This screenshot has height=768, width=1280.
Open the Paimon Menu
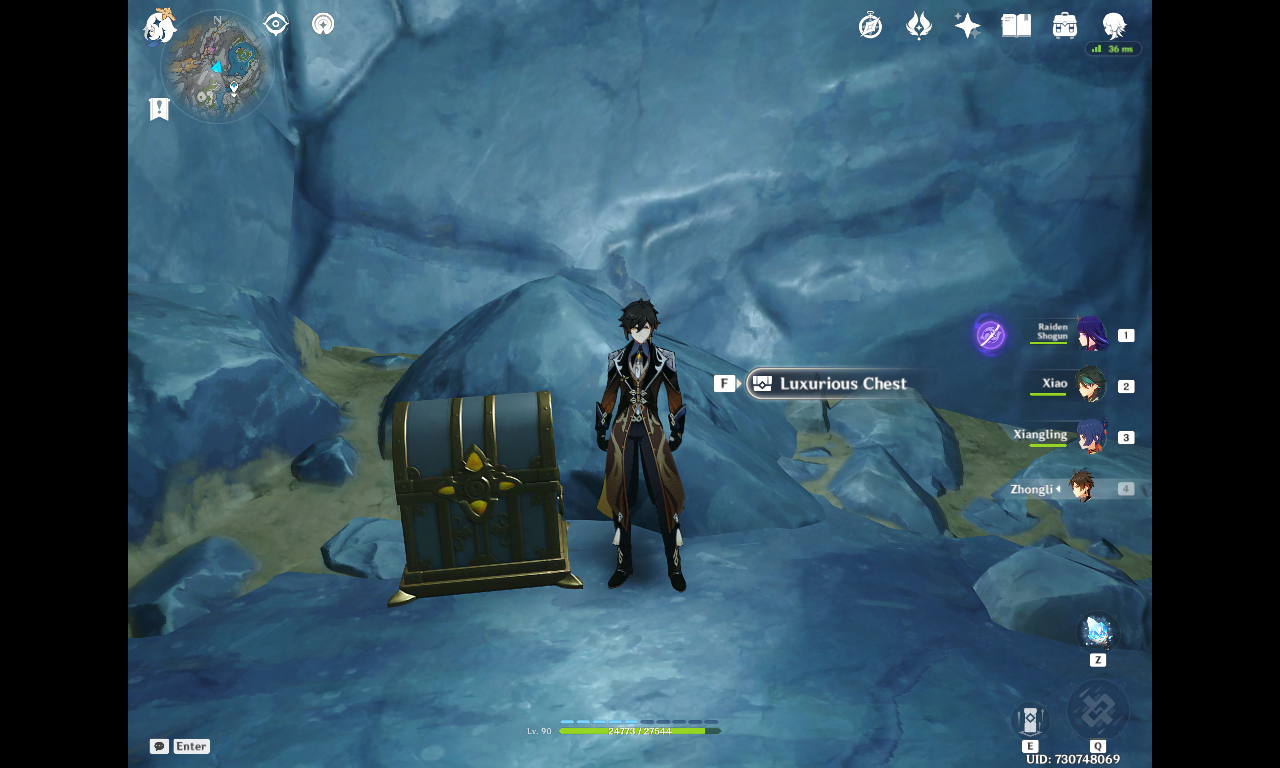160,27
